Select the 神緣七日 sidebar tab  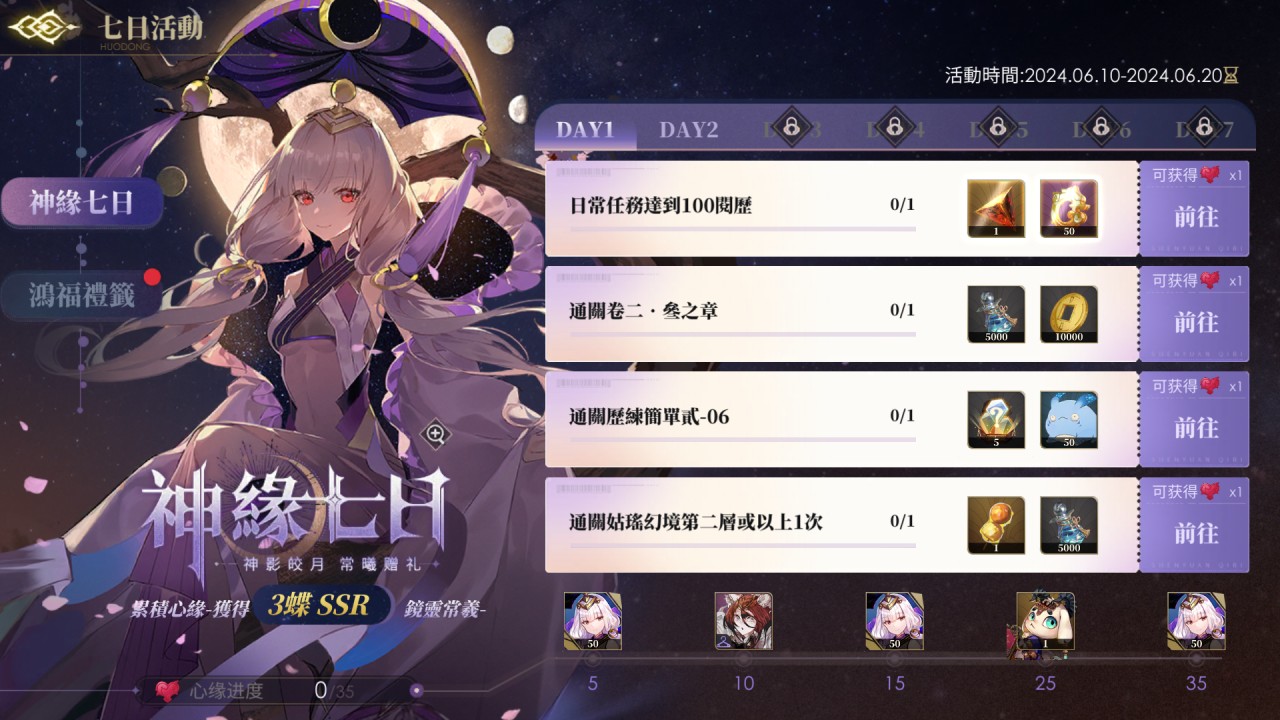click(x=82, y=202)
